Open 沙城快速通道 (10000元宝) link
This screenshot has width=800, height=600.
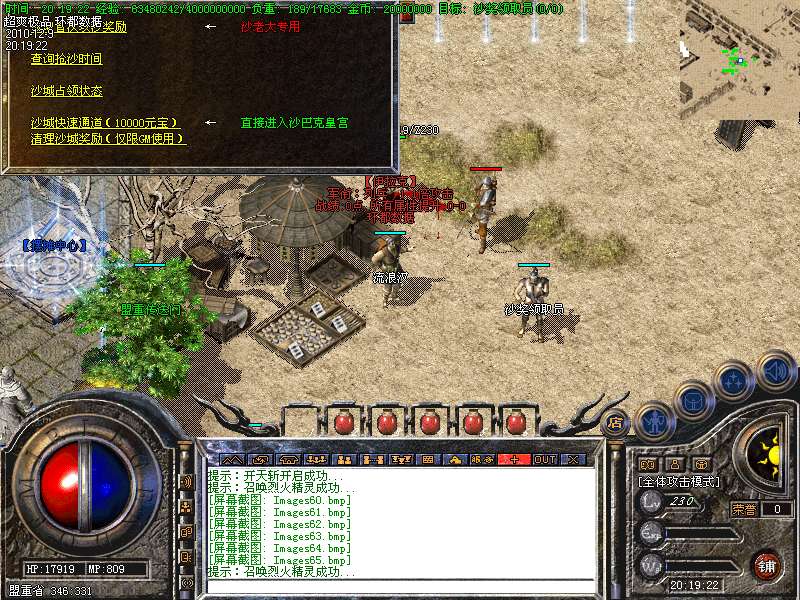[111, 122]
